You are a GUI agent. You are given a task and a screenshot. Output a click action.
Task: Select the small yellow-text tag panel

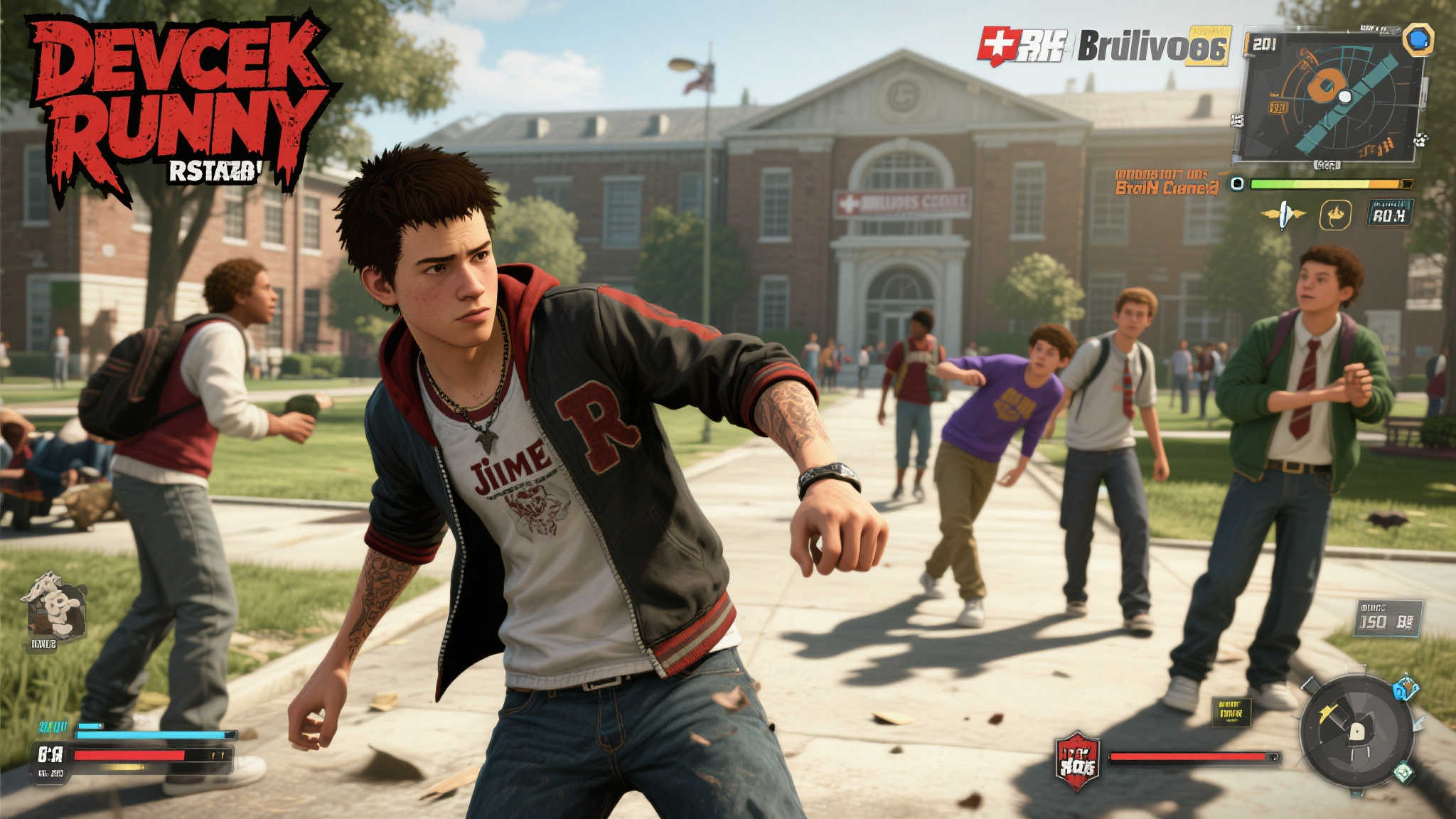[x=1231, y=712]
